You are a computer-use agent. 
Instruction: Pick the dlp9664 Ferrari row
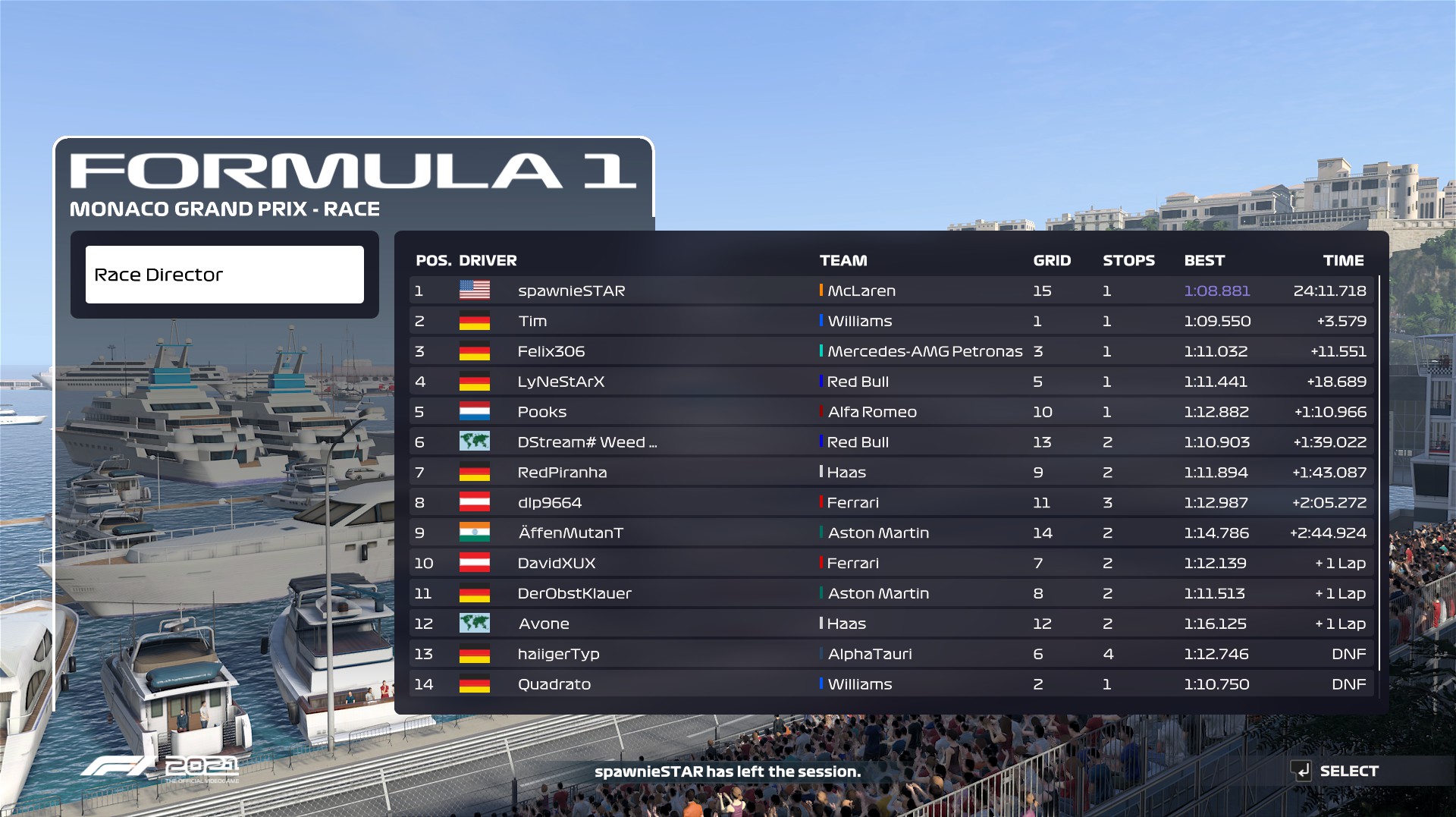tap(892, 503)
